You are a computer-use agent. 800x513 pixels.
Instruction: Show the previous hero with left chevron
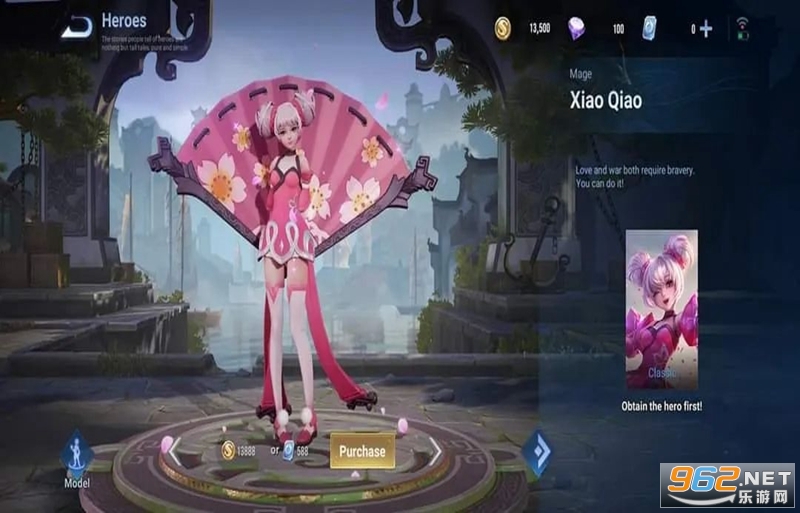tap(173, 451)
